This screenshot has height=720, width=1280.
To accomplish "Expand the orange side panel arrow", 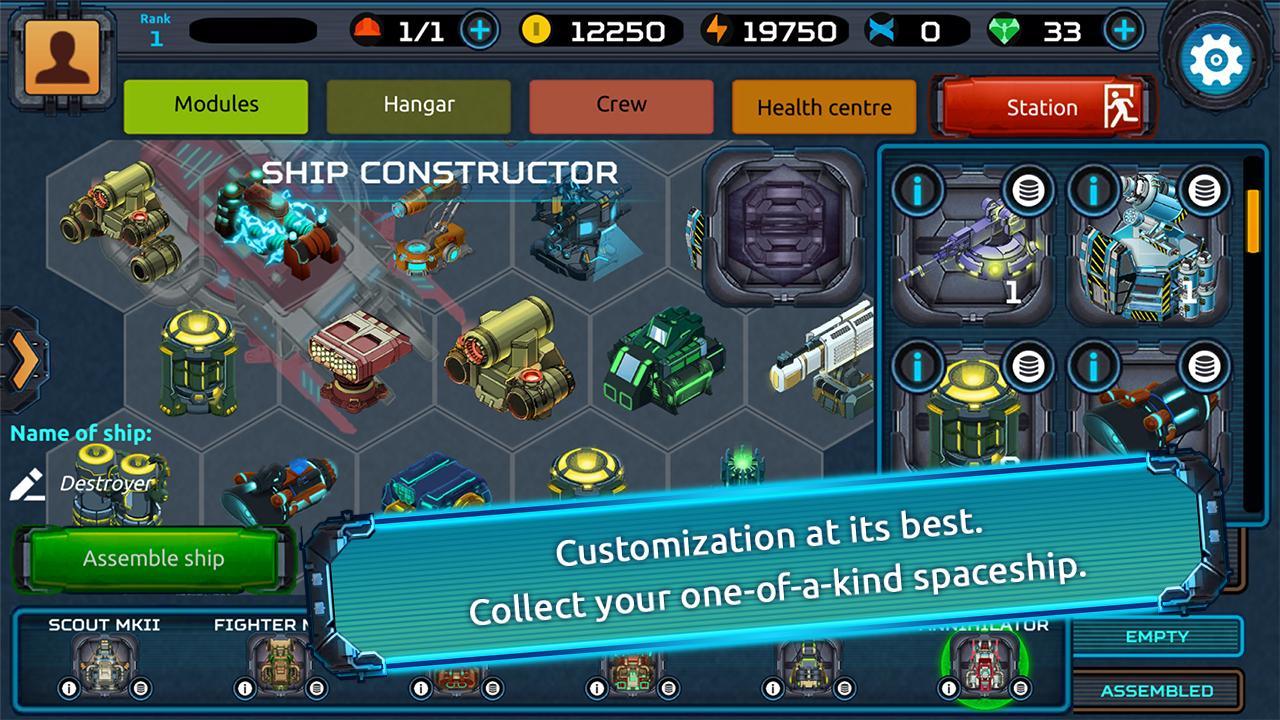I will pos(25,360).
